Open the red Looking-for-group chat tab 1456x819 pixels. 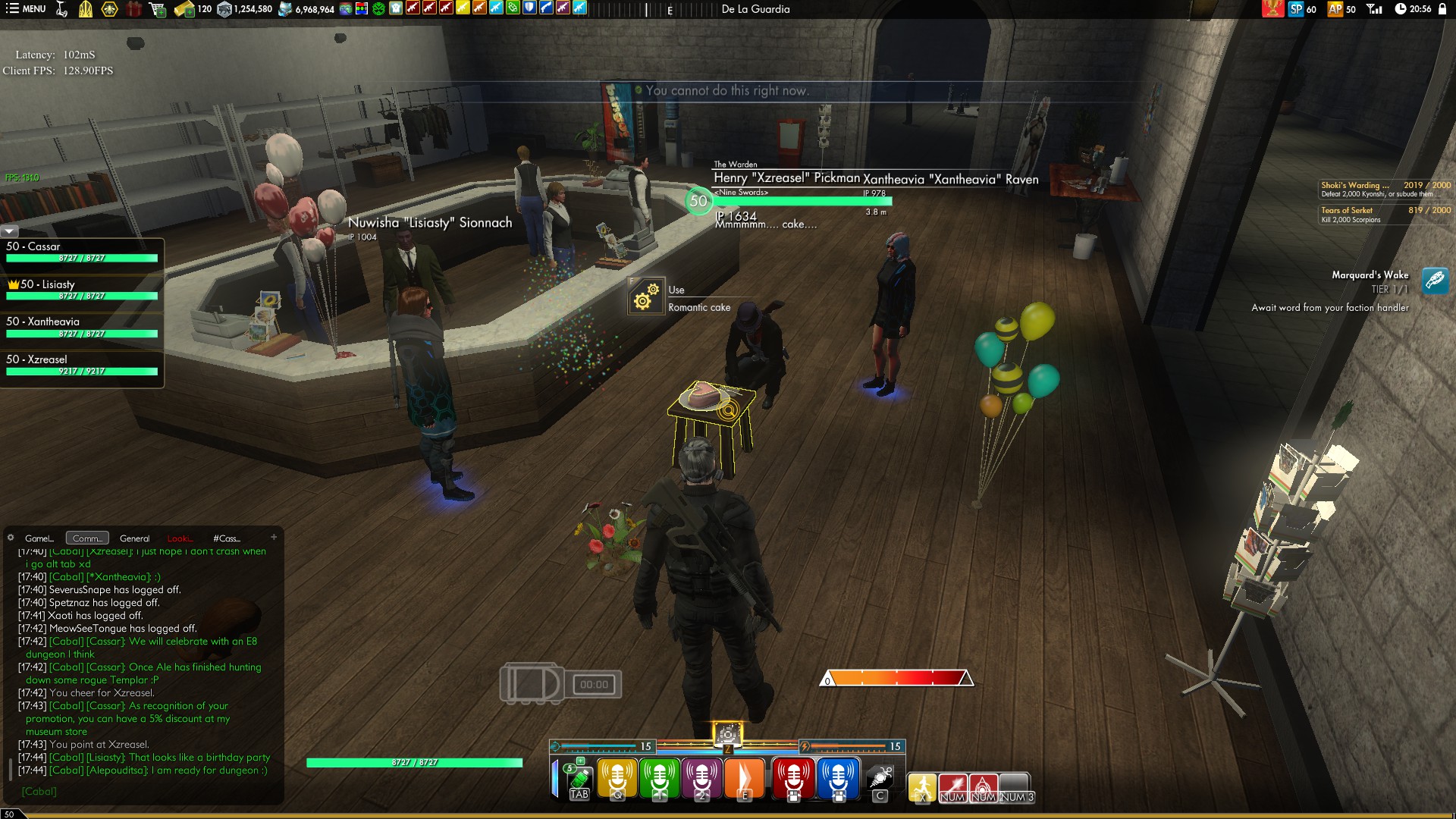[x=180, y=538]
